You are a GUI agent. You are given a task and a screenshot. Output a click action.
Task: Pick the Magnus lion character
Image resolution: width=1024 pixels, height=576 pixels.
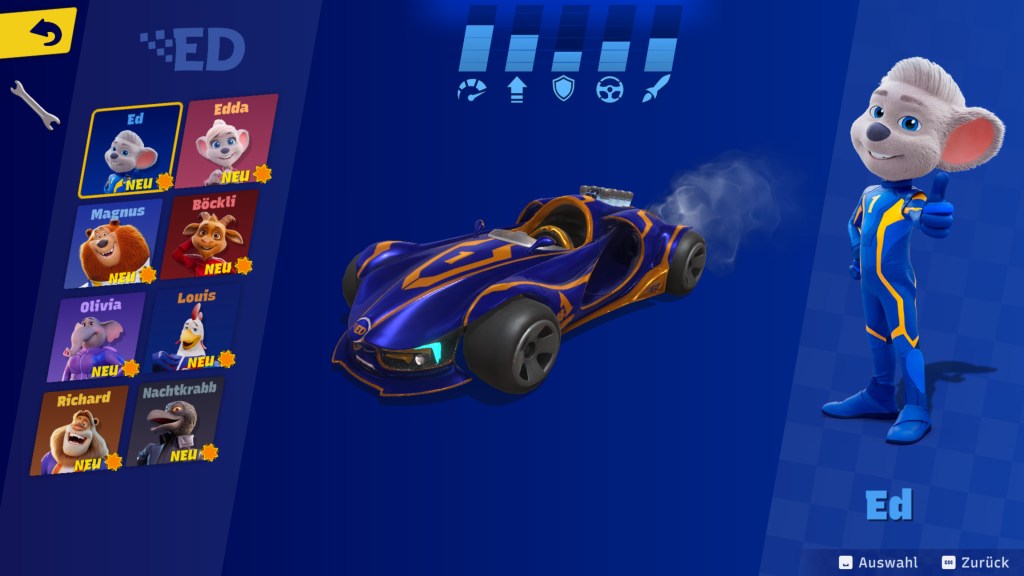coord(116,243)
